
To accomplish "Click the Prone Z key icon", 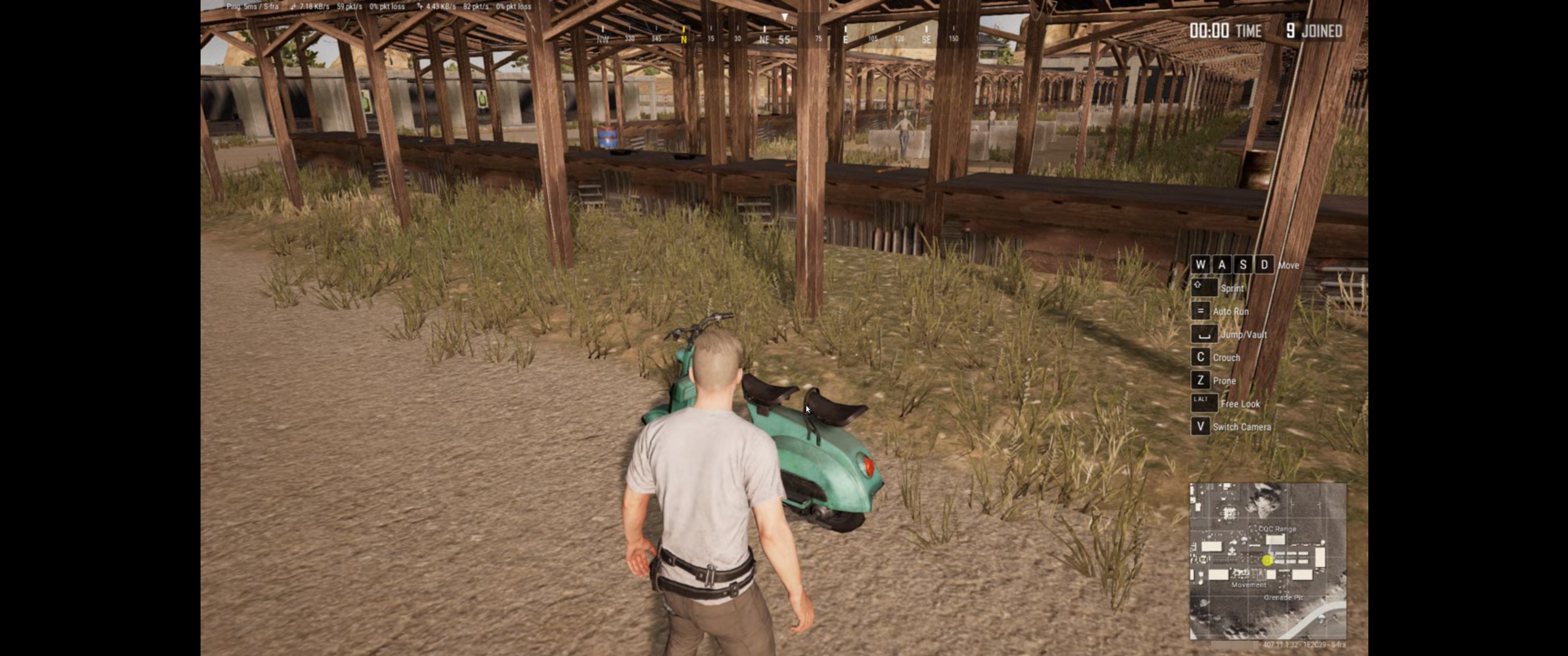I will point(1200,380).
